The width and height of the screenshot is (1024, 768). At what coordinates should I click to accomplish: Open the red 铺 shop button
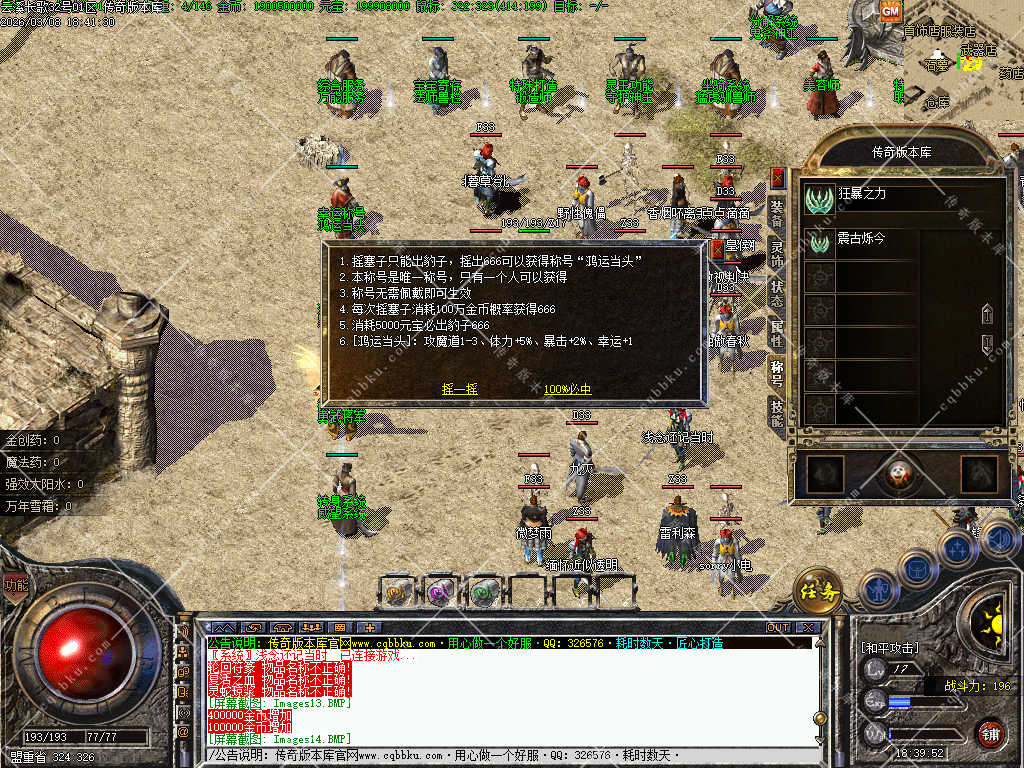coord(989,733)
